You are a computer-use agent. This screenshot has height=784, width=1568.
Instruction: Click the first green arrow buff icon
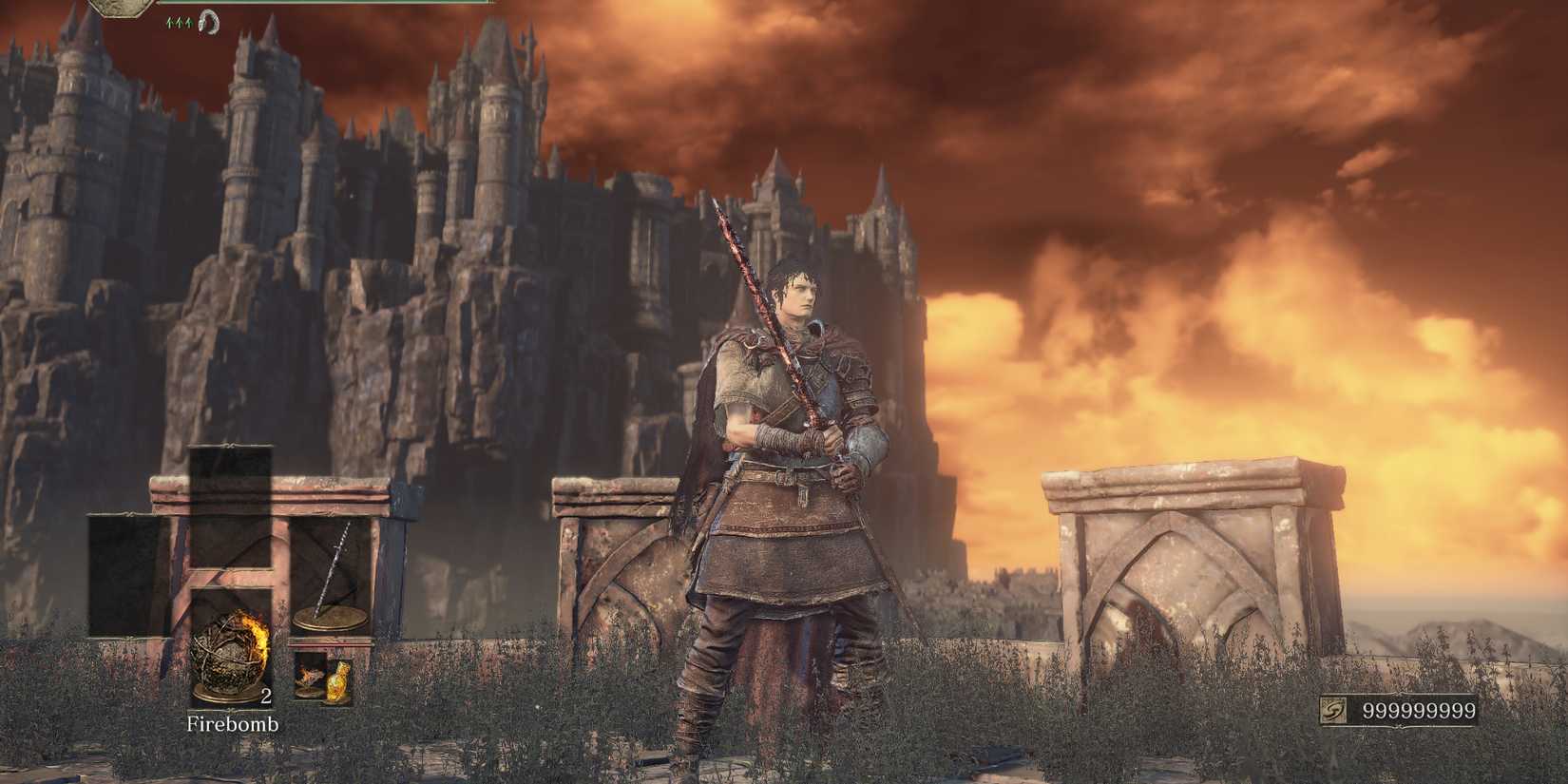point(168,21)
